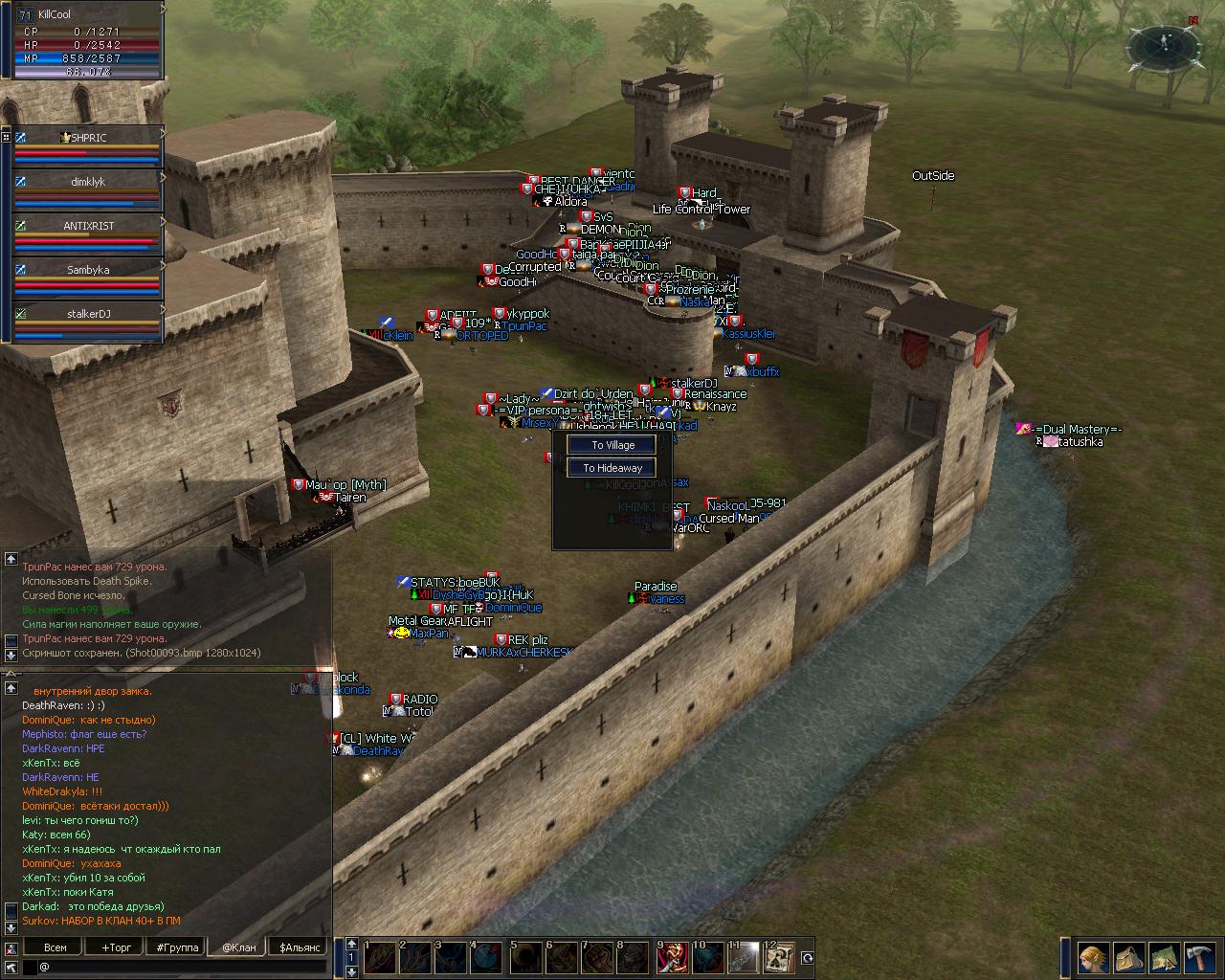This screenshot has height=980, width=1225.
Task: Select the @Клан clan chat tab
Action: point(238,947)
